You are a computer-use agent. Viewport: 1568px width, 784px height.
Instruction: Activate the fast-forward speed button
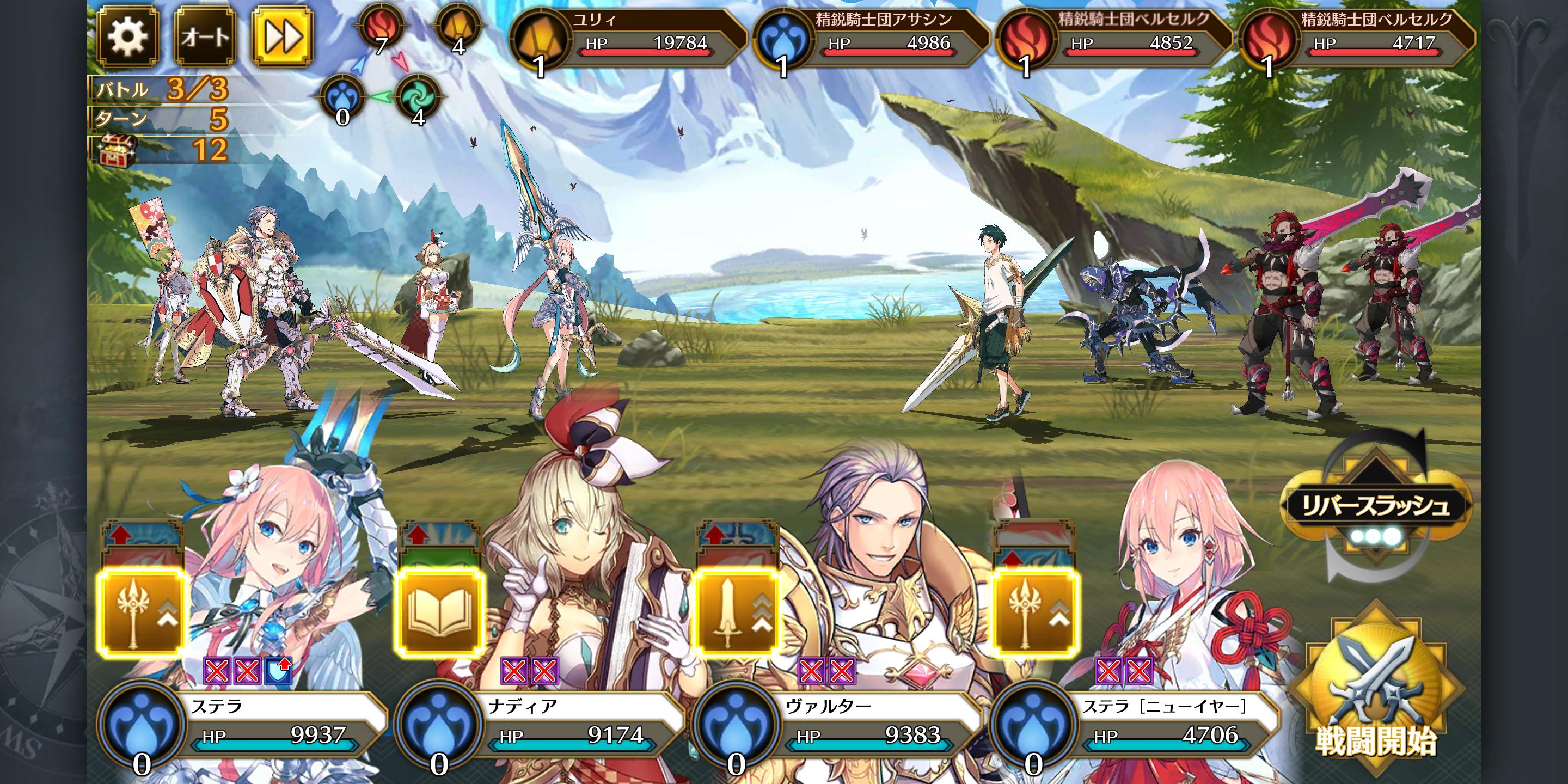tap(283, 36)
